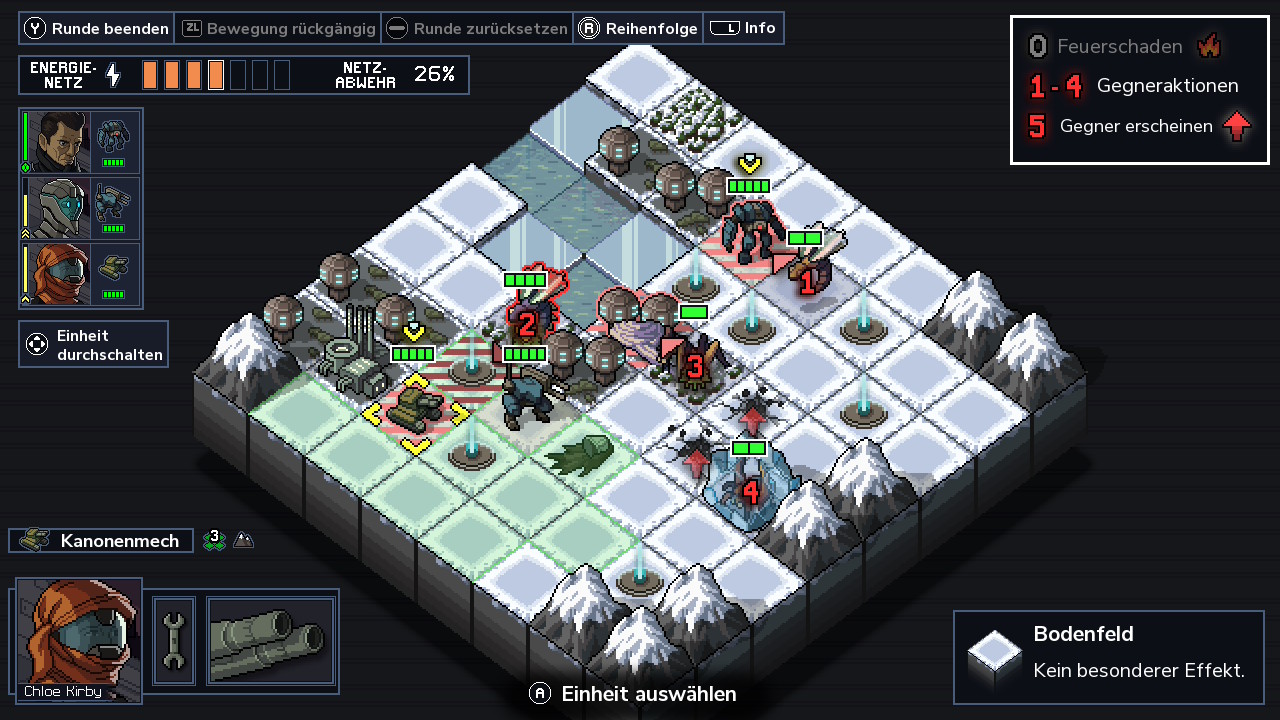1280x720 pixels.
Task: Click Einheit durchschalten to cycle units
Action: [93, 344]
